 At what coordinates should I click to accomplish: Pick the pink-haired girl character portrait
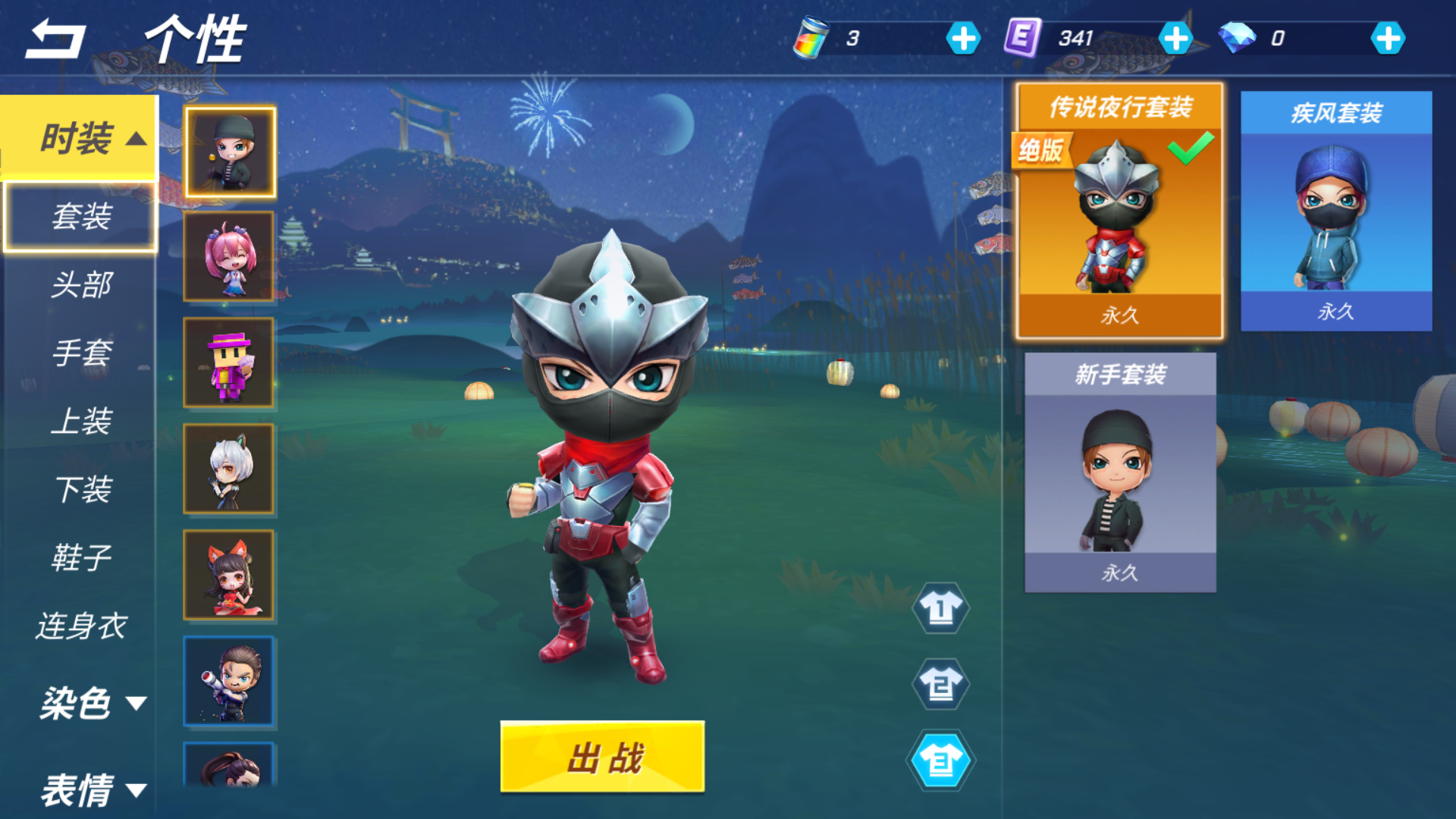point(229,257)
